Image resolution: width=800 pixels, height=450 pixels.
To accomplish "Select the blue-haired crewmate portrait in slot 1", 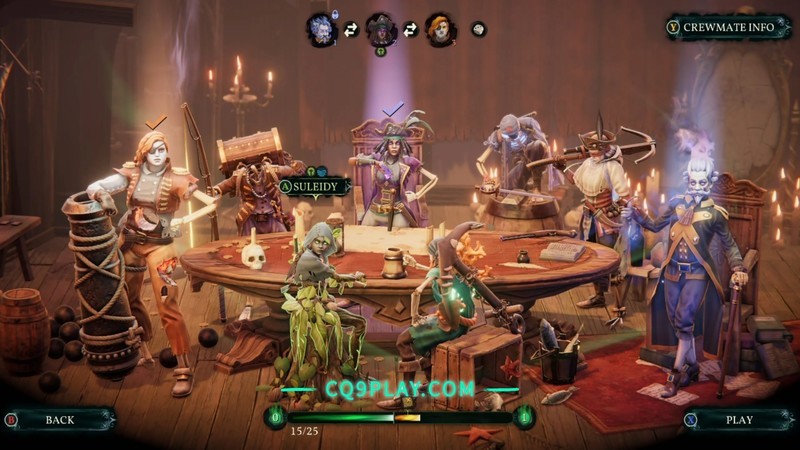I will coord(321,29).
